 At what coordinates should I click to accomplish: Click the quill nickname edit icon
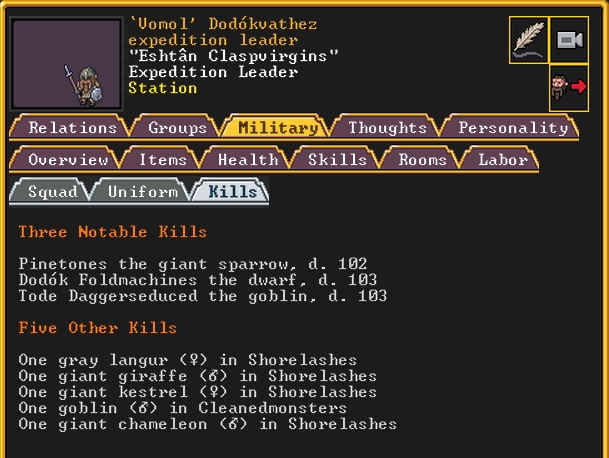point(528,40)
